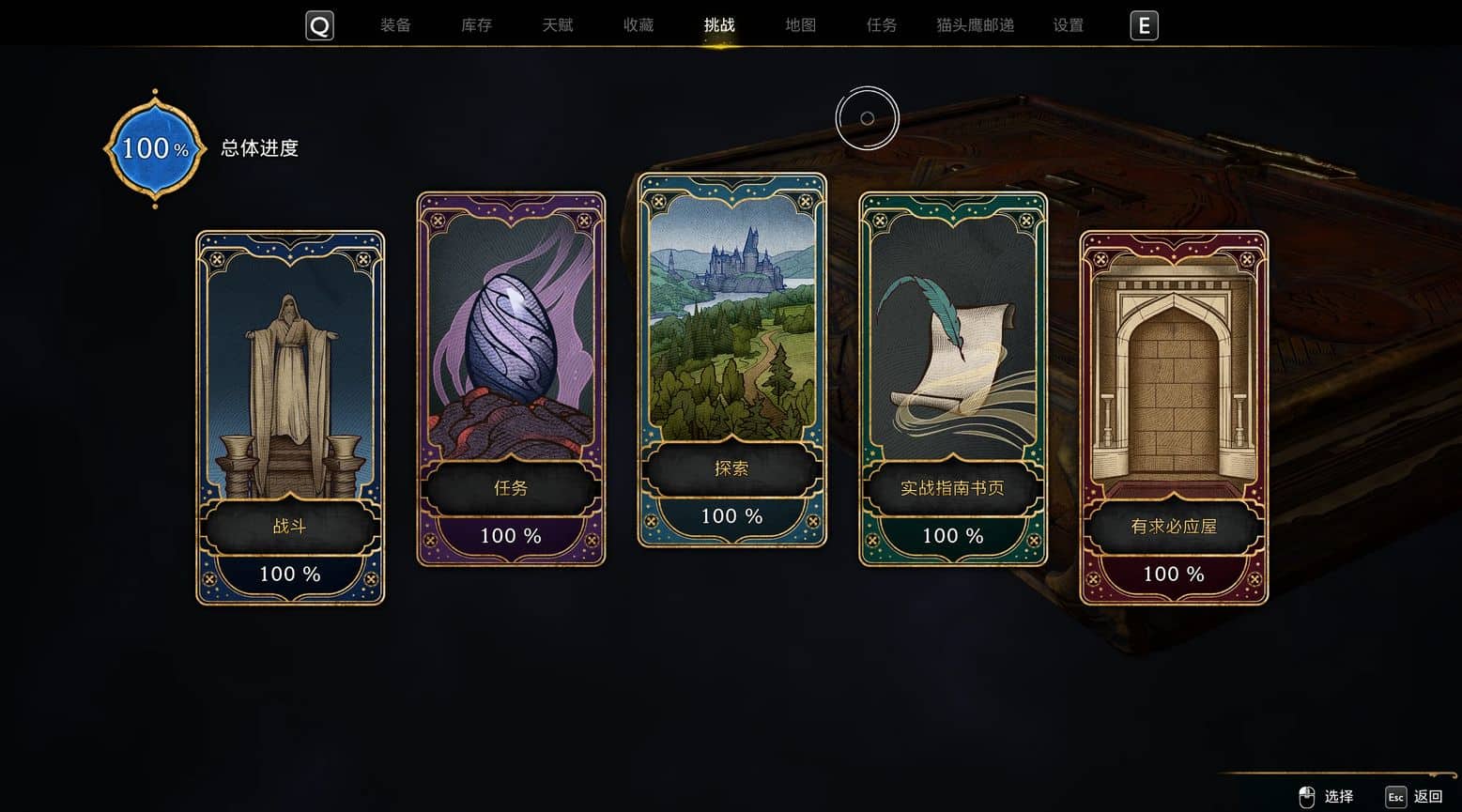Open the 任务 tab in top menu
Screen dimensions: 1462x812
[x=881, y=25]
